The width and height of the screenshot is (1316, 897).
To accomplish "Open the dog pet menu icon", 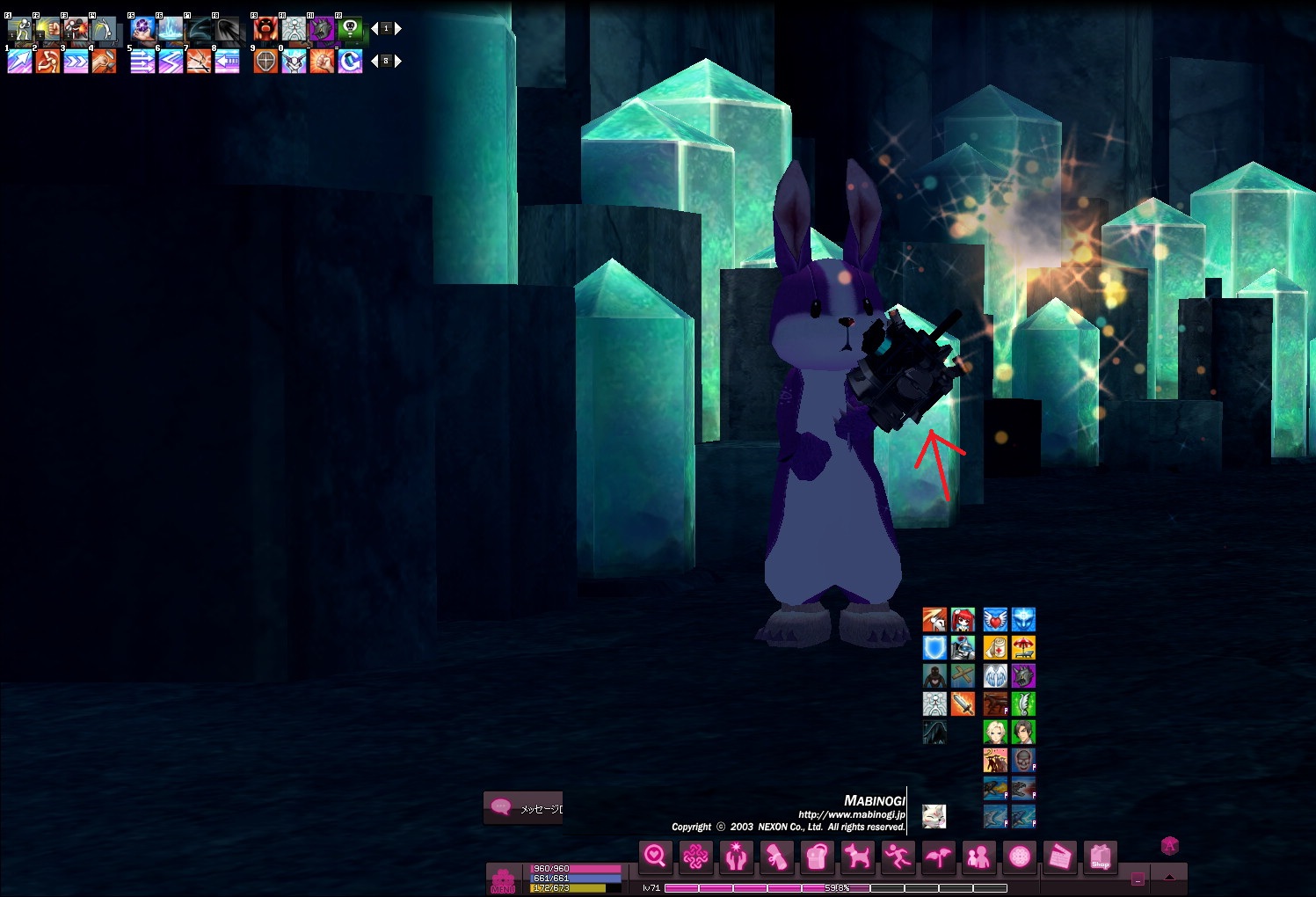I will pyautogui.click(x=857, y=856).
